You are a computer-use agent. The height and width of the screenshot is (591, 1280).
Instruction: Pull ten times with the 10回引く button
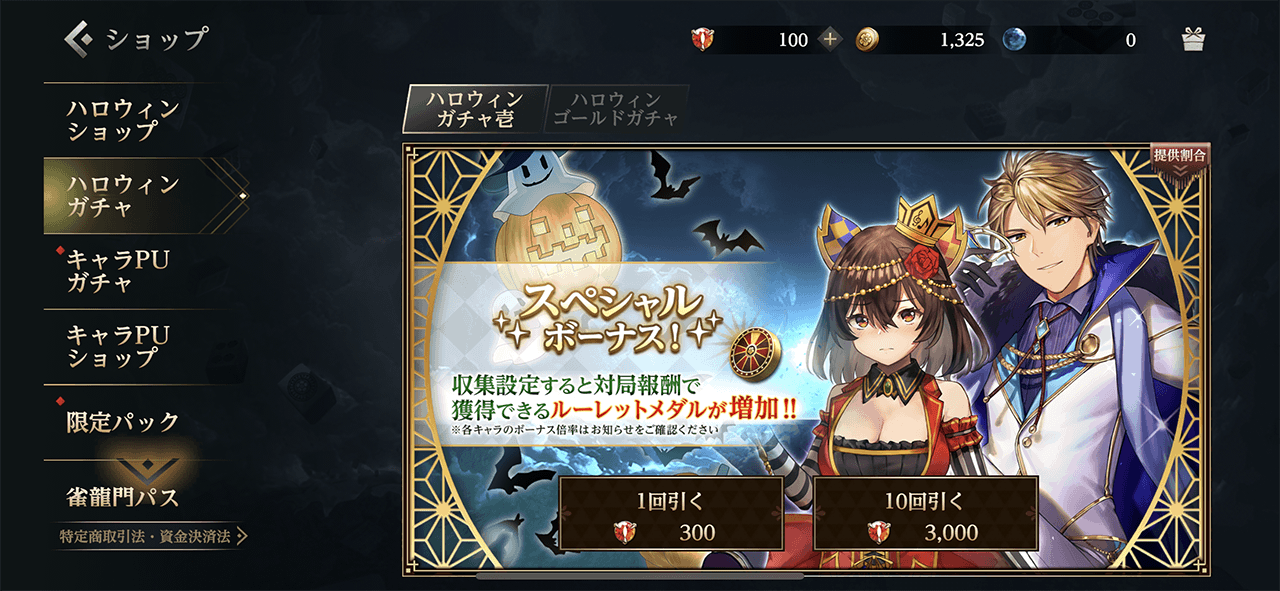click(x=925, y=513)
